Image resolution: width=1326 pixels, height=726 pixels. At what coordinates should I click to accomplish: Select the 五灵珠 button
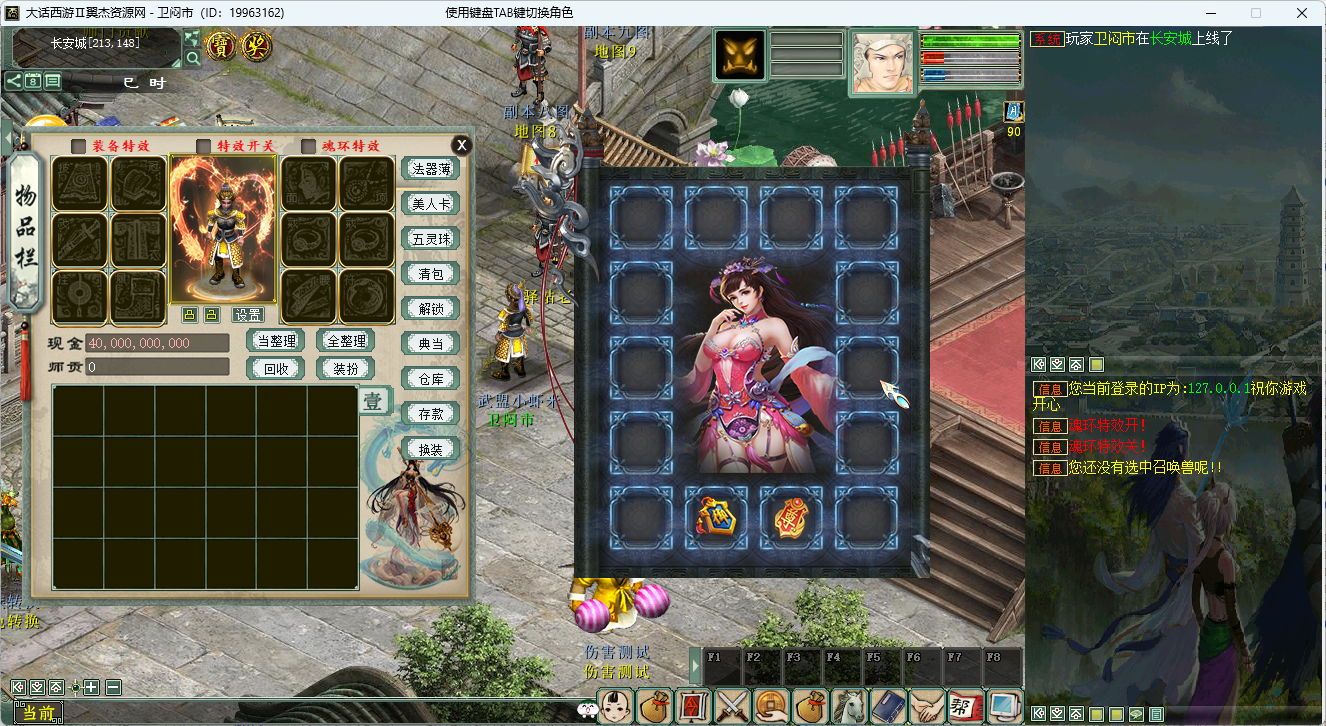click(430, 239)
